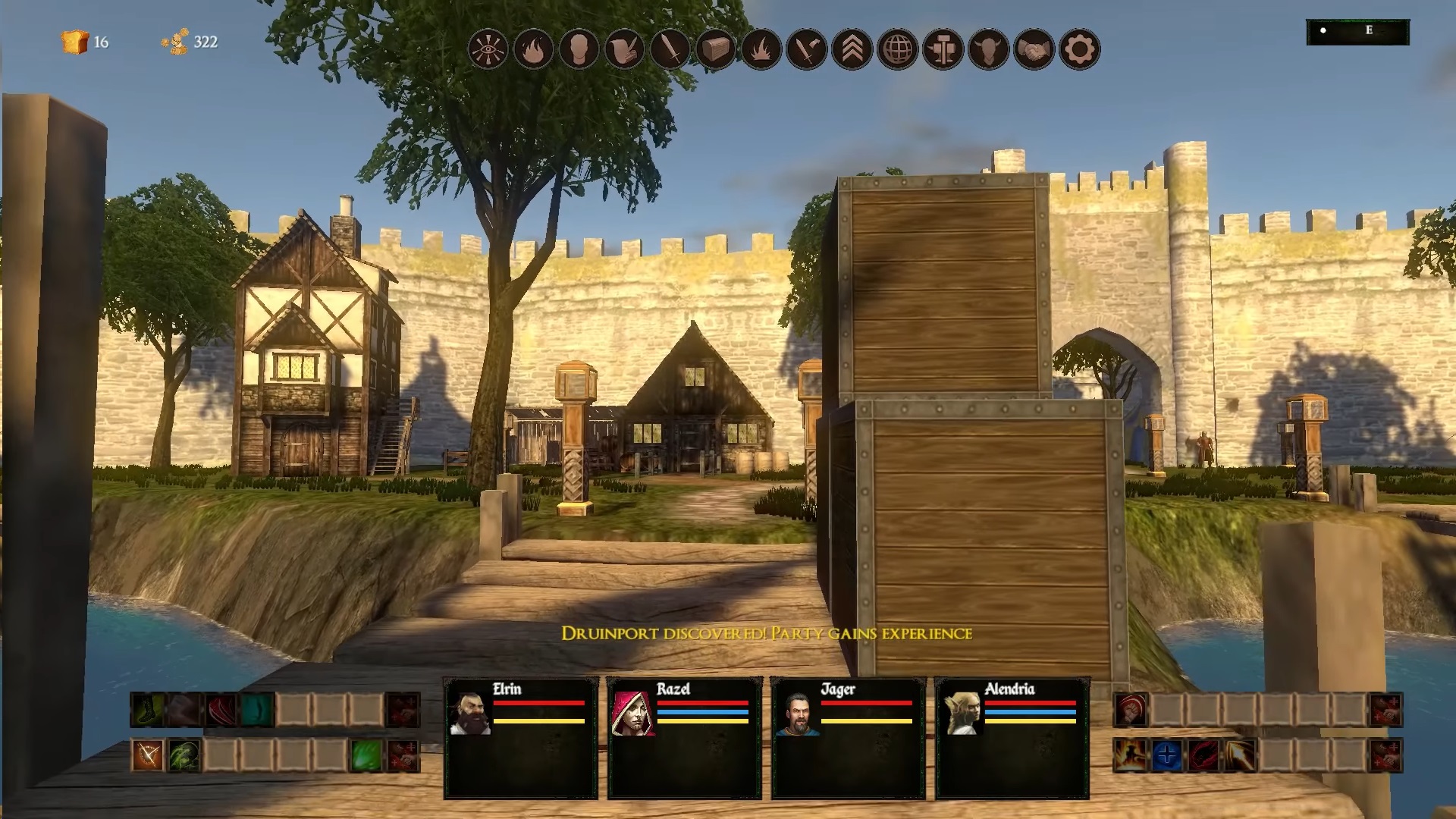Select the head silhouette character icon
The width and height of the screenshot is (1456, 819).
click(579, 50)
